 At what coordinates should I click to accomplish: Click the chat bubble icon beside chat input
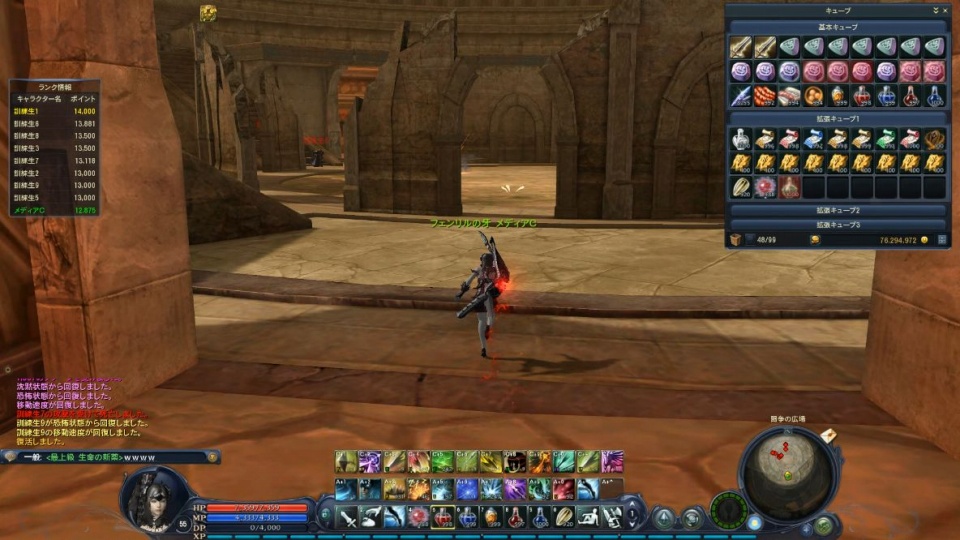click(9, 457)
